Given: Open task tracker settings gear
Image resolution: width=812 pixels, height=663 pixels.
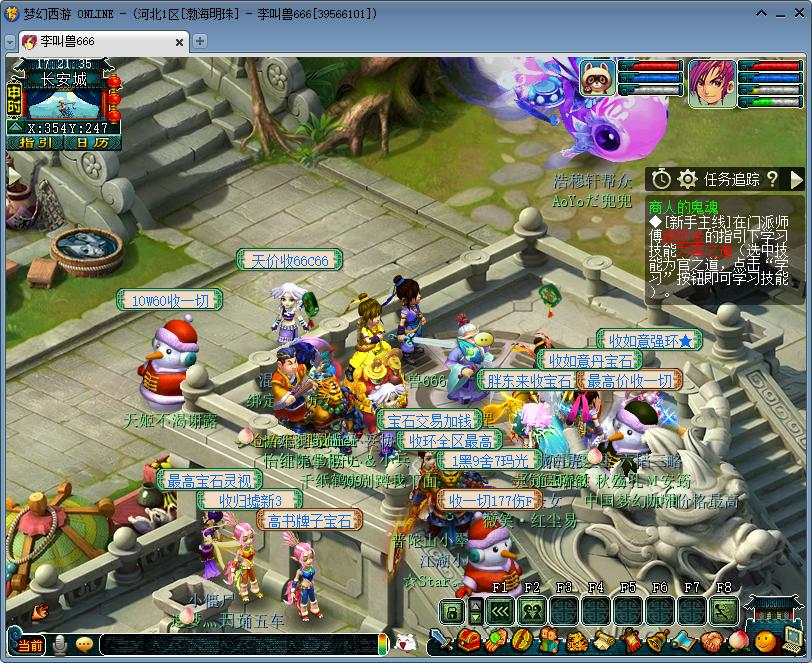Looking at the screenshot, I should pyautogui.click(x=687, y=179).
